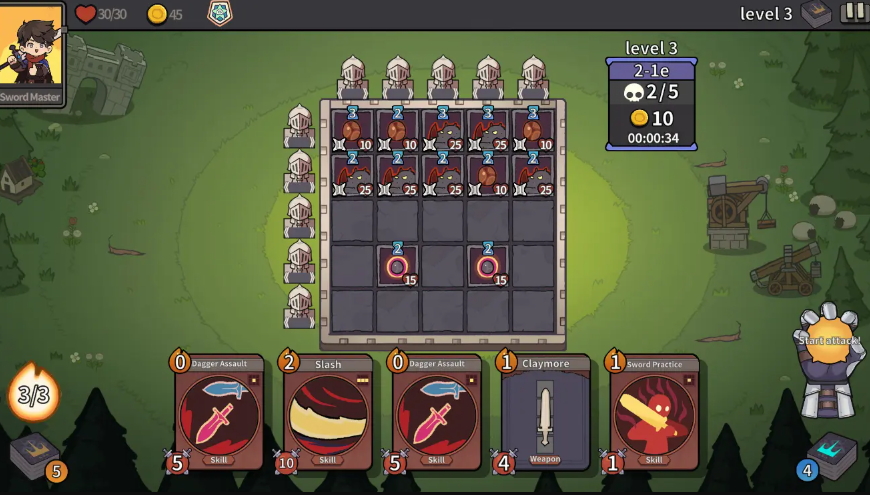The width and height of the screenshot is (870, 495).
Task: Open the Sword Master portrait
Action: tap(32, 52)
